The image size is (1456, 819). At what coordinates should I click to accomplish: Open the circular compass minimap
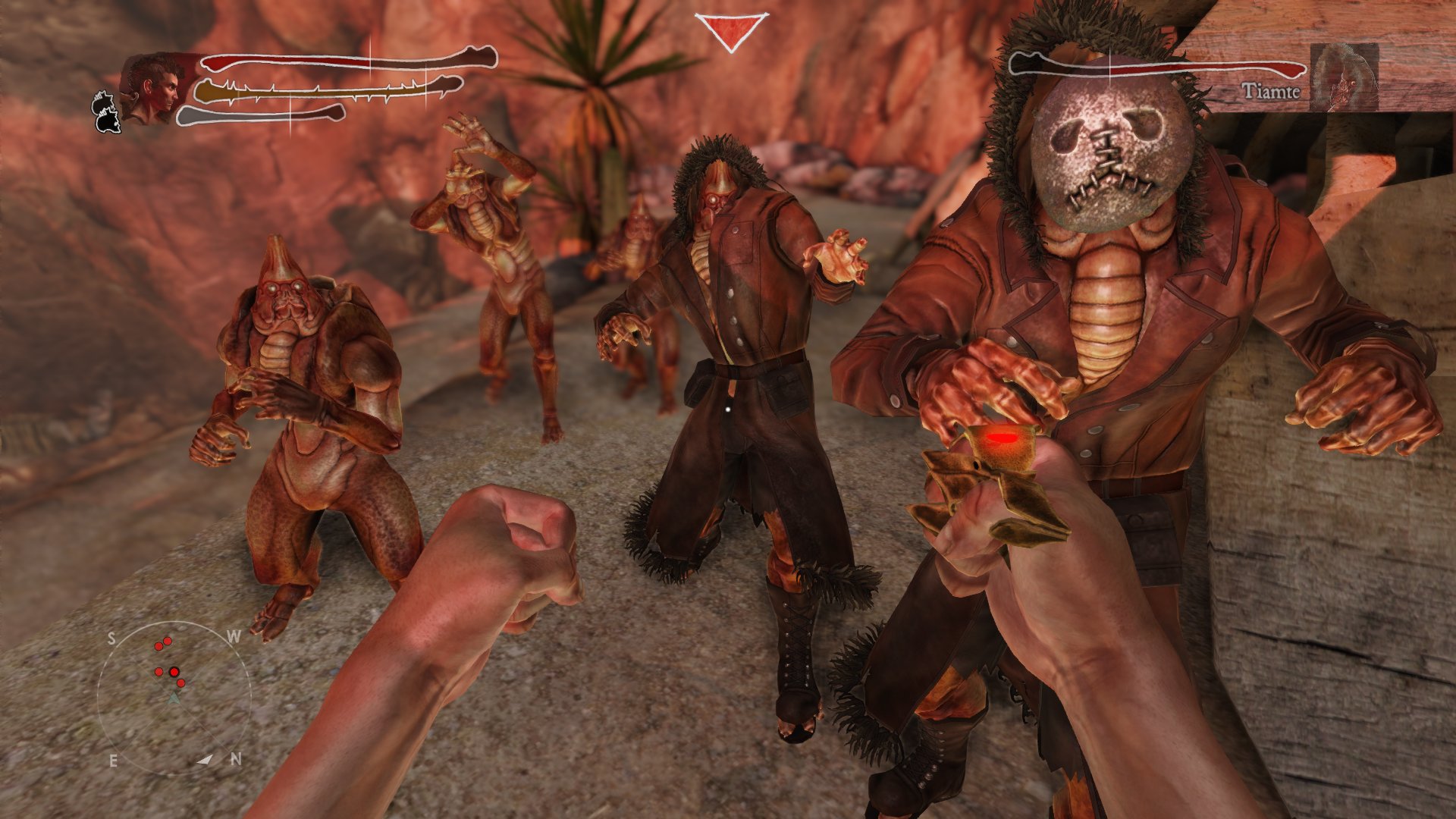tap(174, 698)
